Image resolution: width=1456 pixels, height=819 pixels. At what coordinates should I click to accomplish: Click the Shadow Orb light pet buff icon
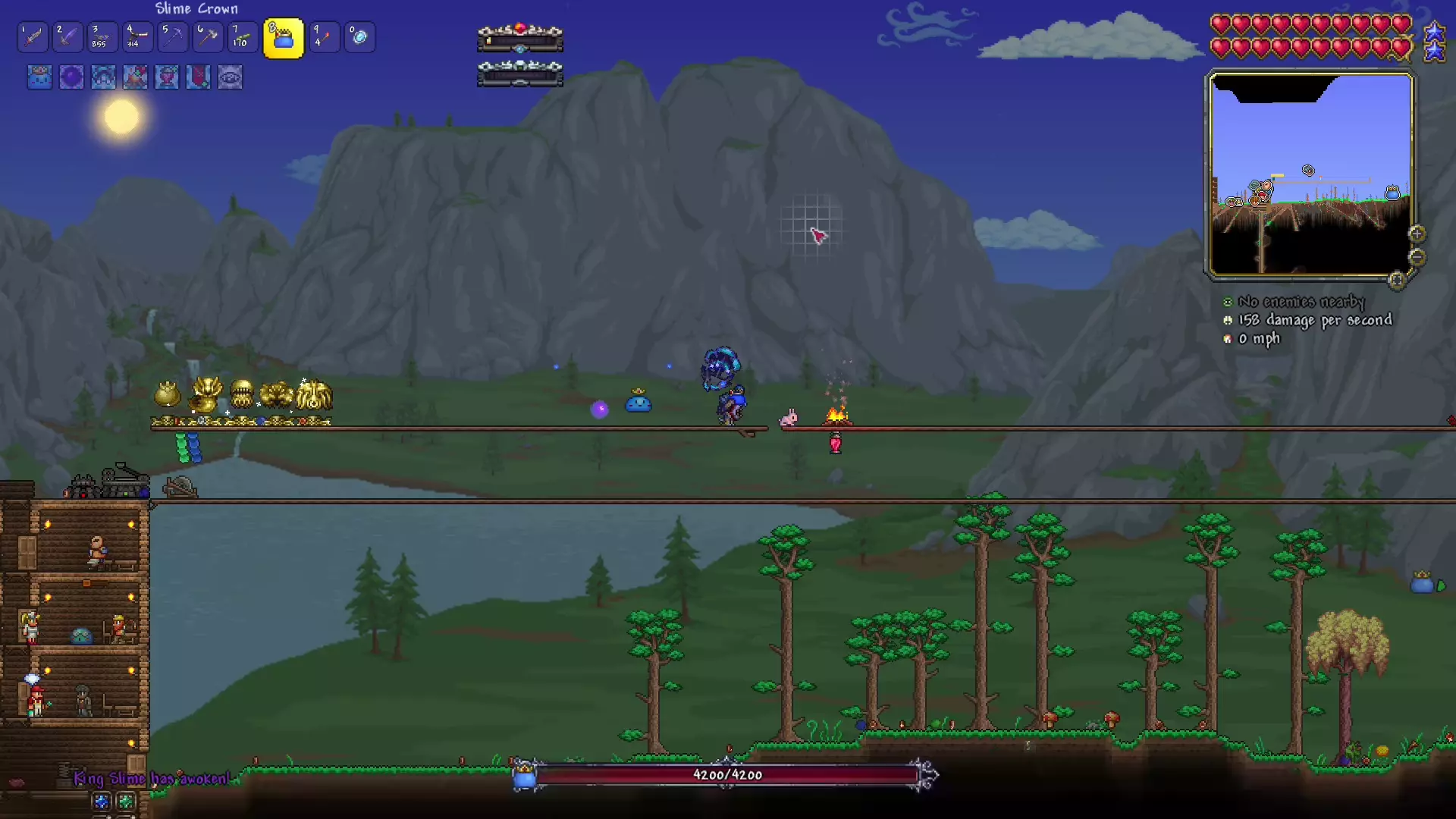coord(71,77)
